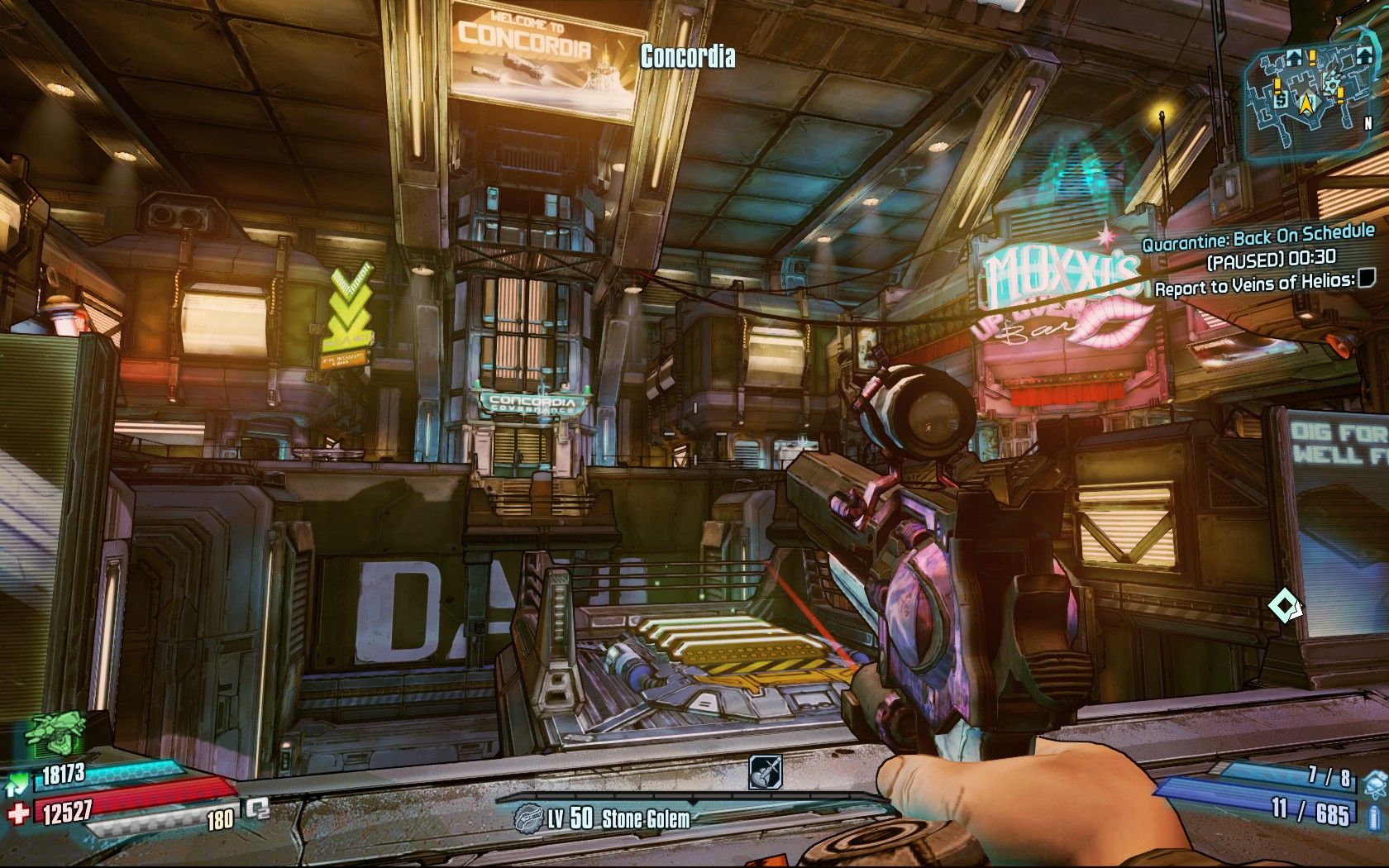Select the Quarantine: Back On Schedule mission tracker

click(1258, 238)
